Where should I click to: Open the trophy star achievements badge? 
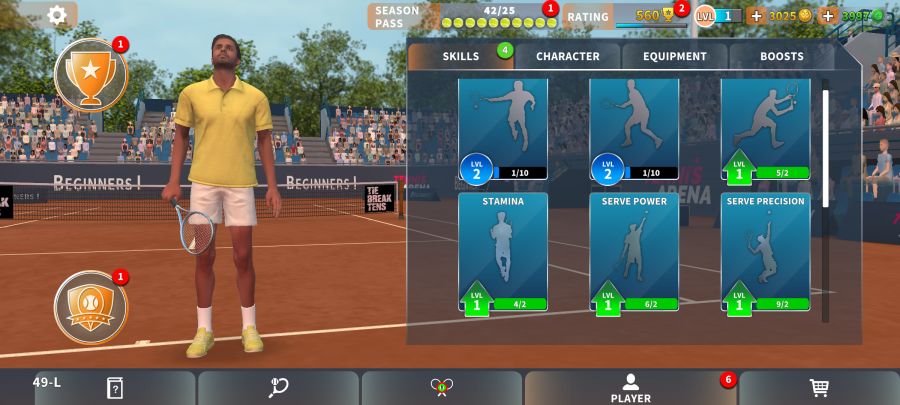(91, 73)
